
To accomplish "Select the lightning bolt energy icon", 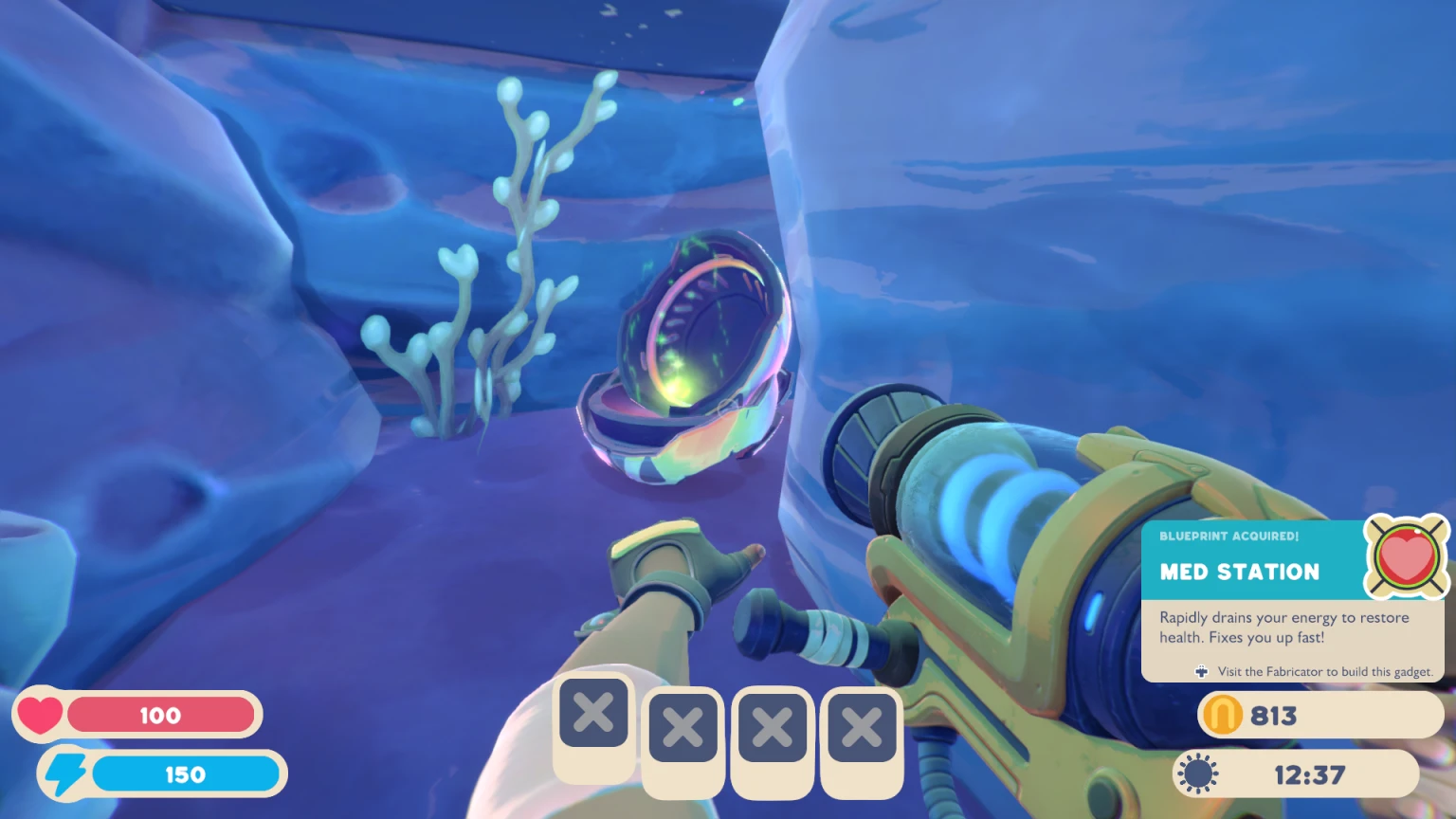I will coord(66,773).
